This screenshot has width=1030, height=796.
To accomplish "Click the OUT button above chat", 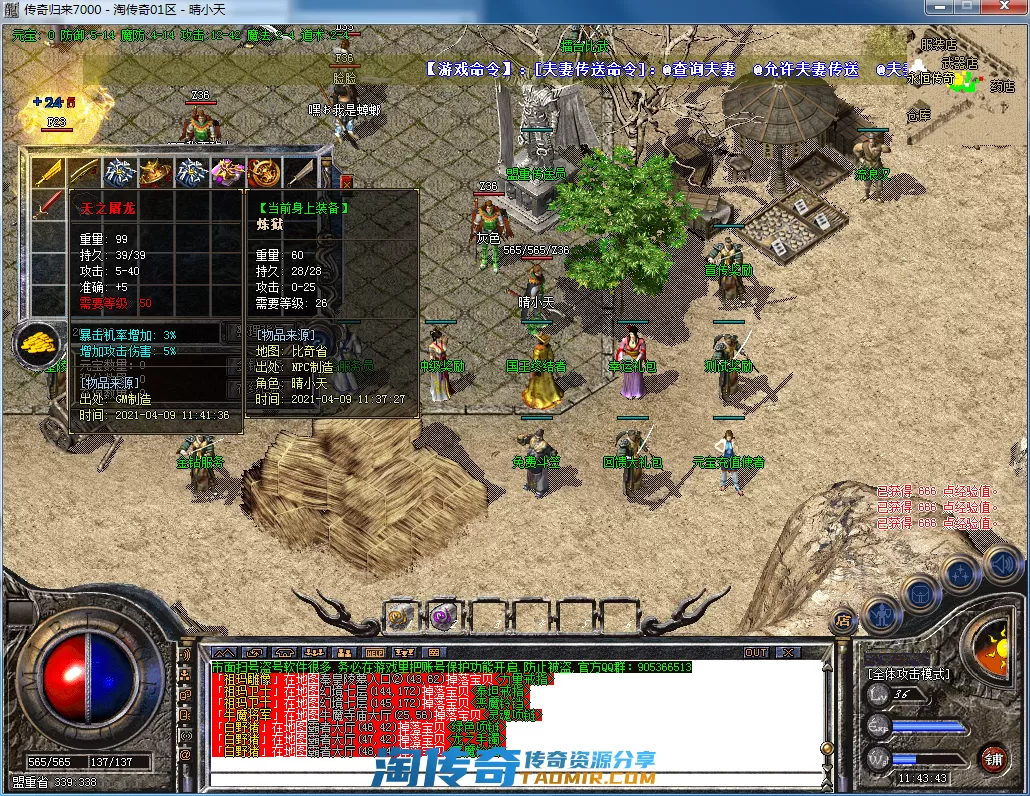I will 756,652.
